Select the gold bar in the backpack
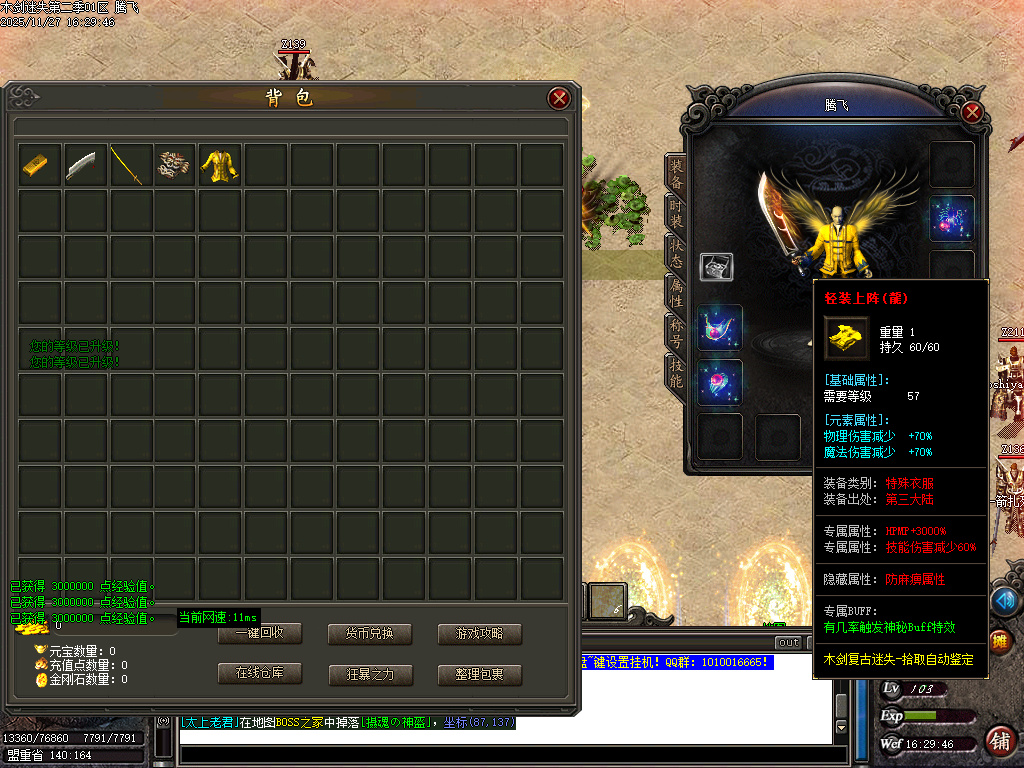Screen dimensions: 1024x768 pos(35,164)
